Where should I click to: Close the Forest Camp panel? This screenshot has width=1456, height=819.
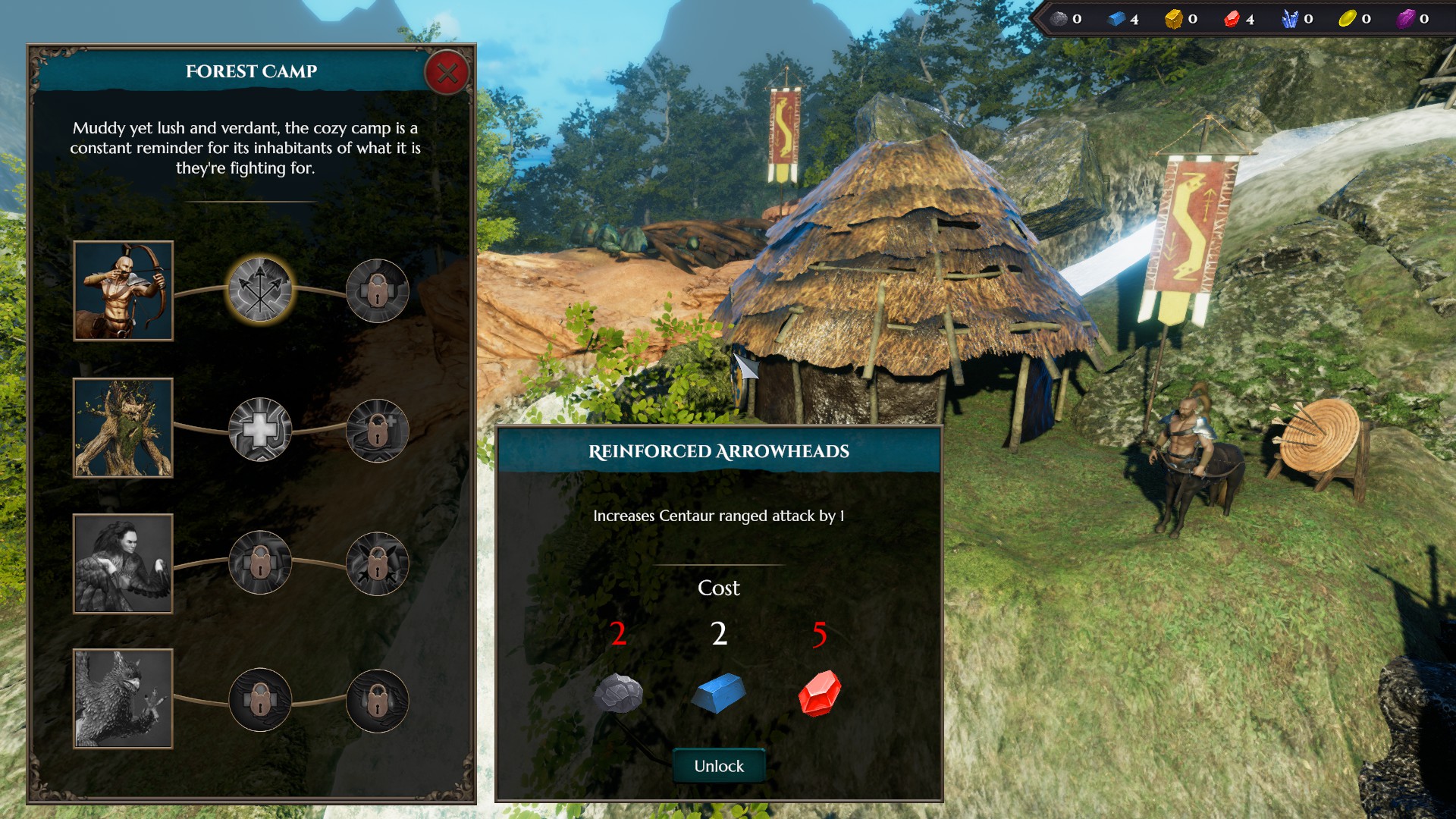pos(447,73)
